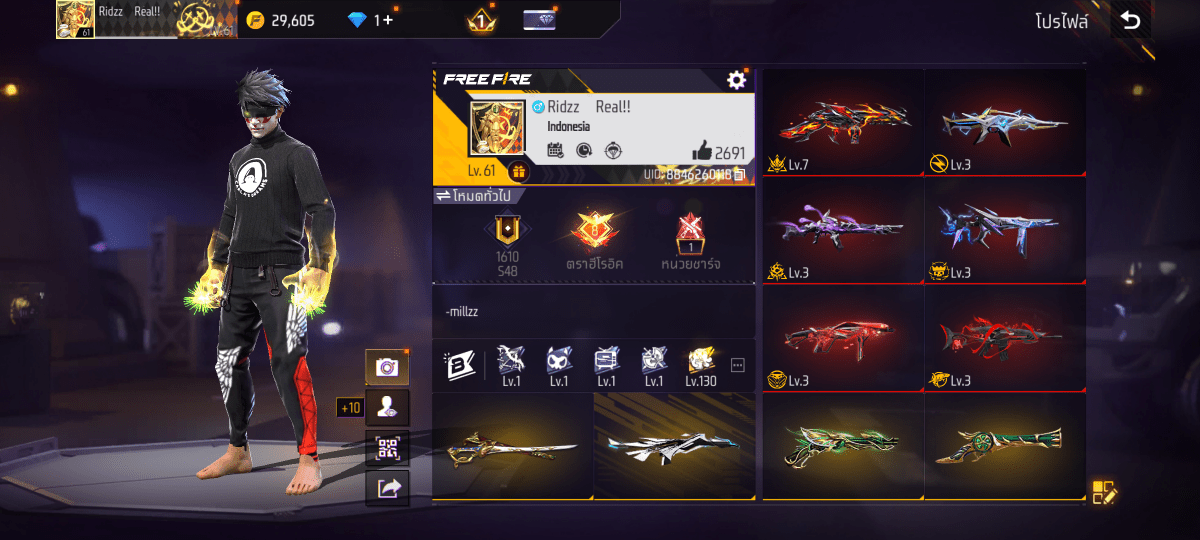Open the profile viewers silhouette button

(x=387, y=407)
